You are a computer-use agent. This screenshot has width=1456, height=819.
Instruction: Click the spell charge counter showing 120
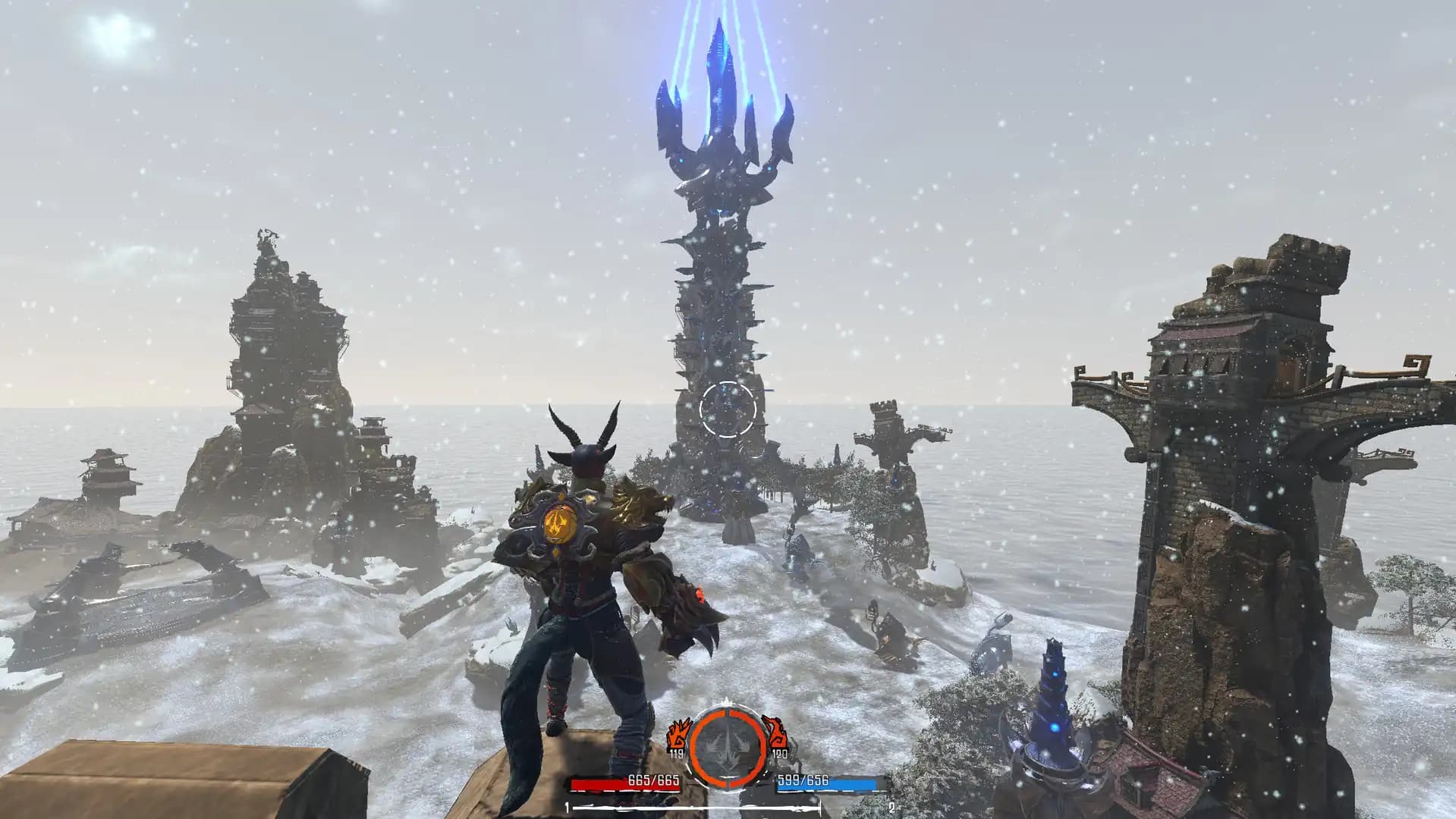(x=780, y=754)
